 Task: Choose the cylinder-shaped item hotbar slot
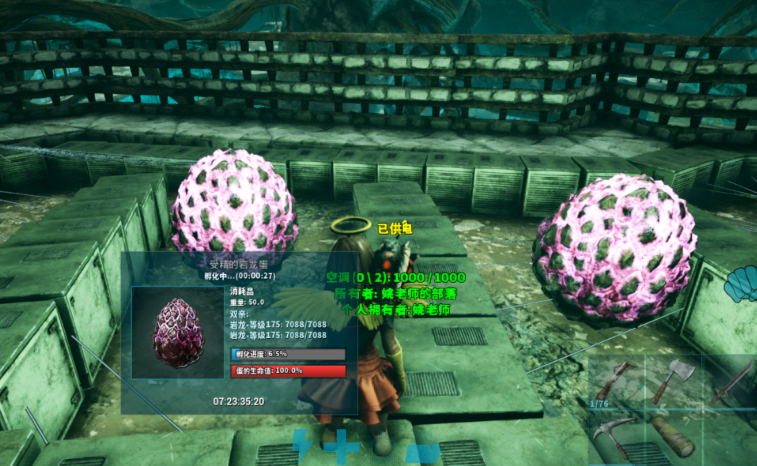pyautogui.click(x=673, y=435)
